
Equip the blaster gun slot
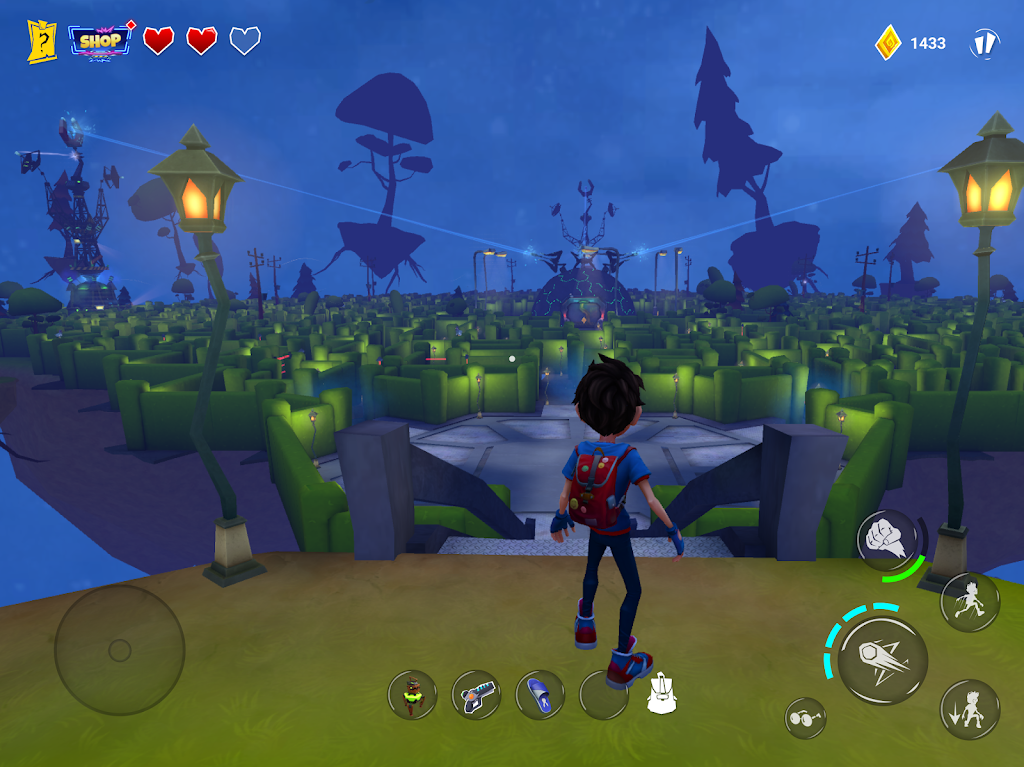(x=476, y=694)
